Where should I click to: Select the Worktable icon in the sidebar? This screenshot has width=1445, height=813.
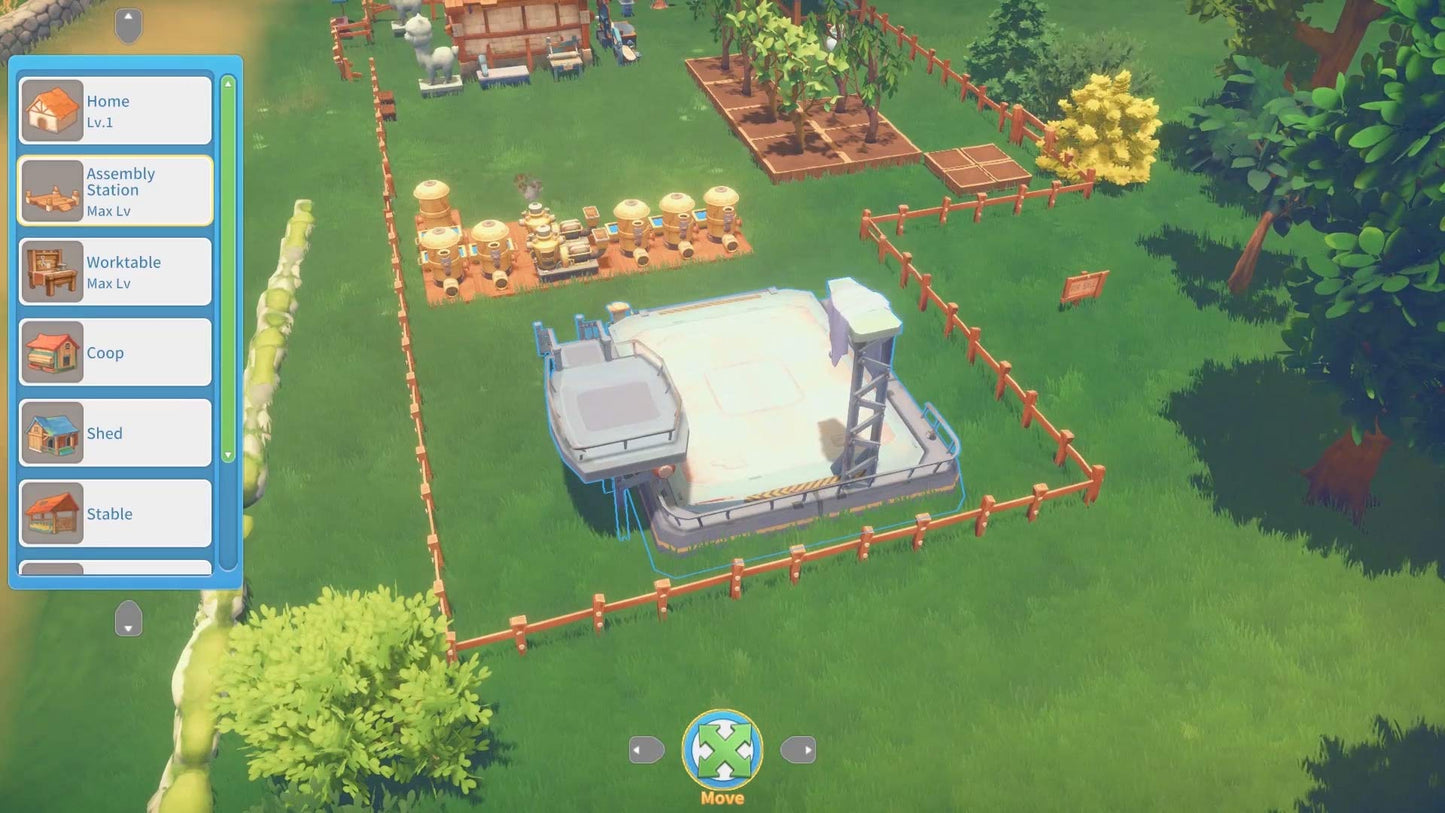pos(52,271)
